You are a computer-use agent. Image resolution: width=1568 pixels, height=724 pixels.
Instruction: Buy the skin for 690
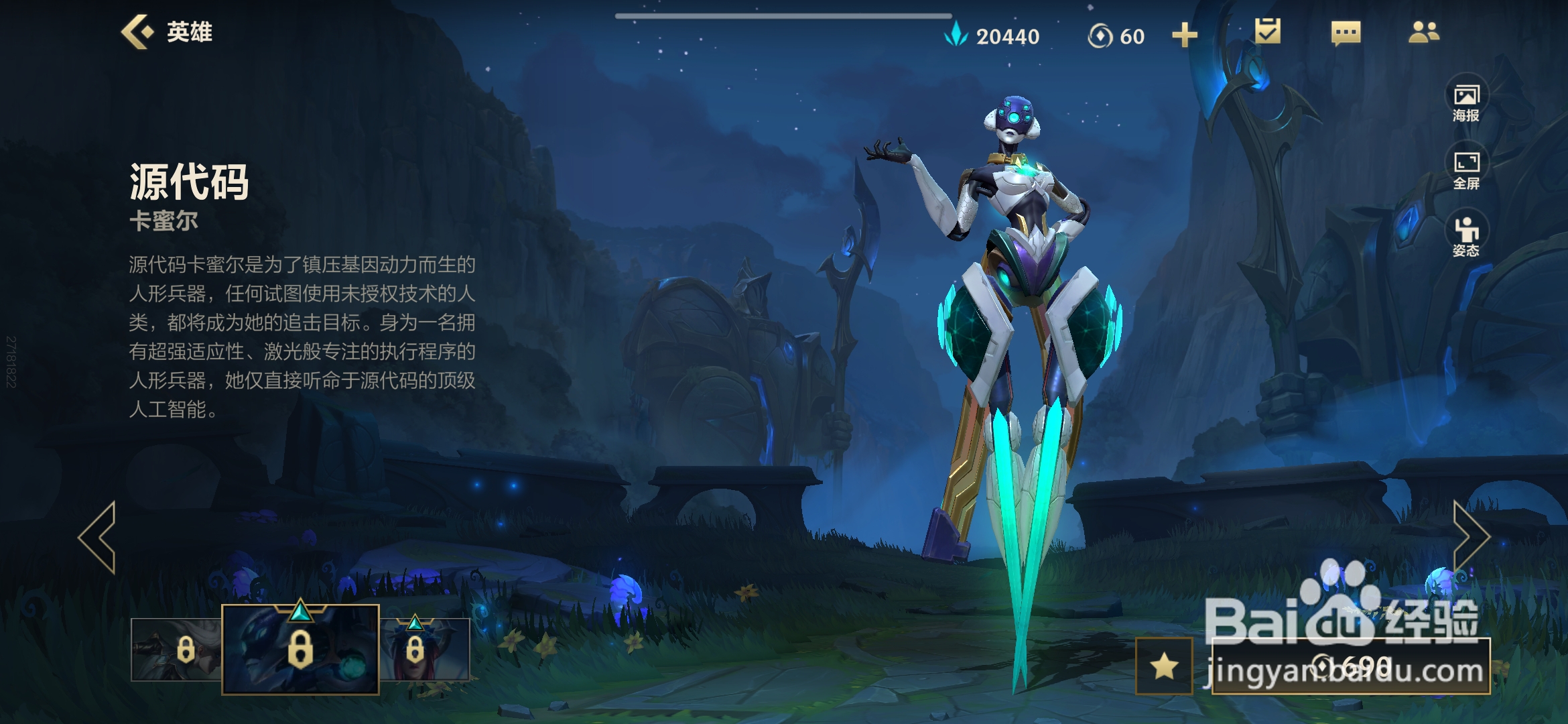click(x=1351, y=666)
